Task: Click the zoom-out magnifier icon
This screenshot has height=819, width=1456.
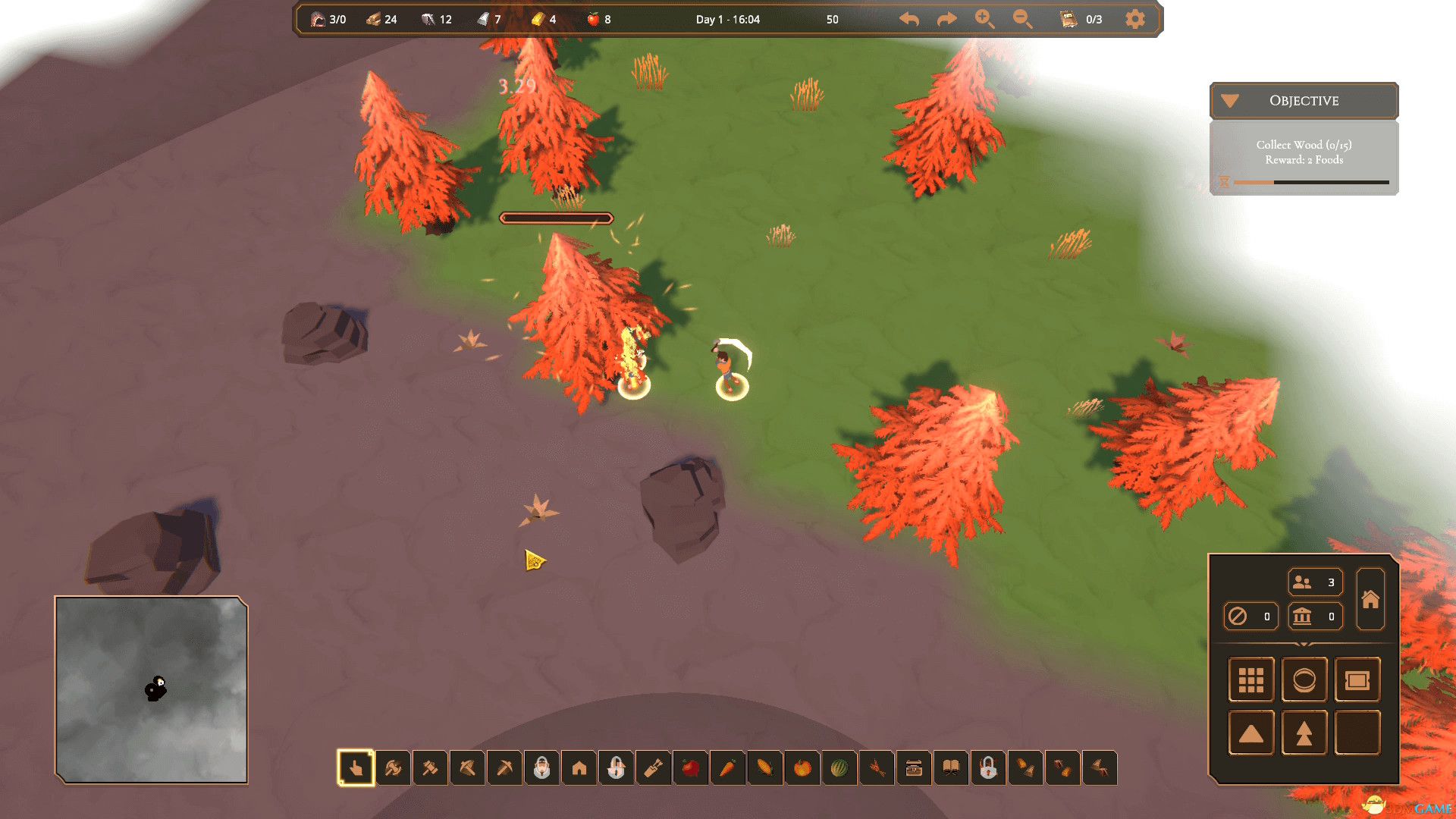Action: pyautogui.click(x=1022, y=19)
